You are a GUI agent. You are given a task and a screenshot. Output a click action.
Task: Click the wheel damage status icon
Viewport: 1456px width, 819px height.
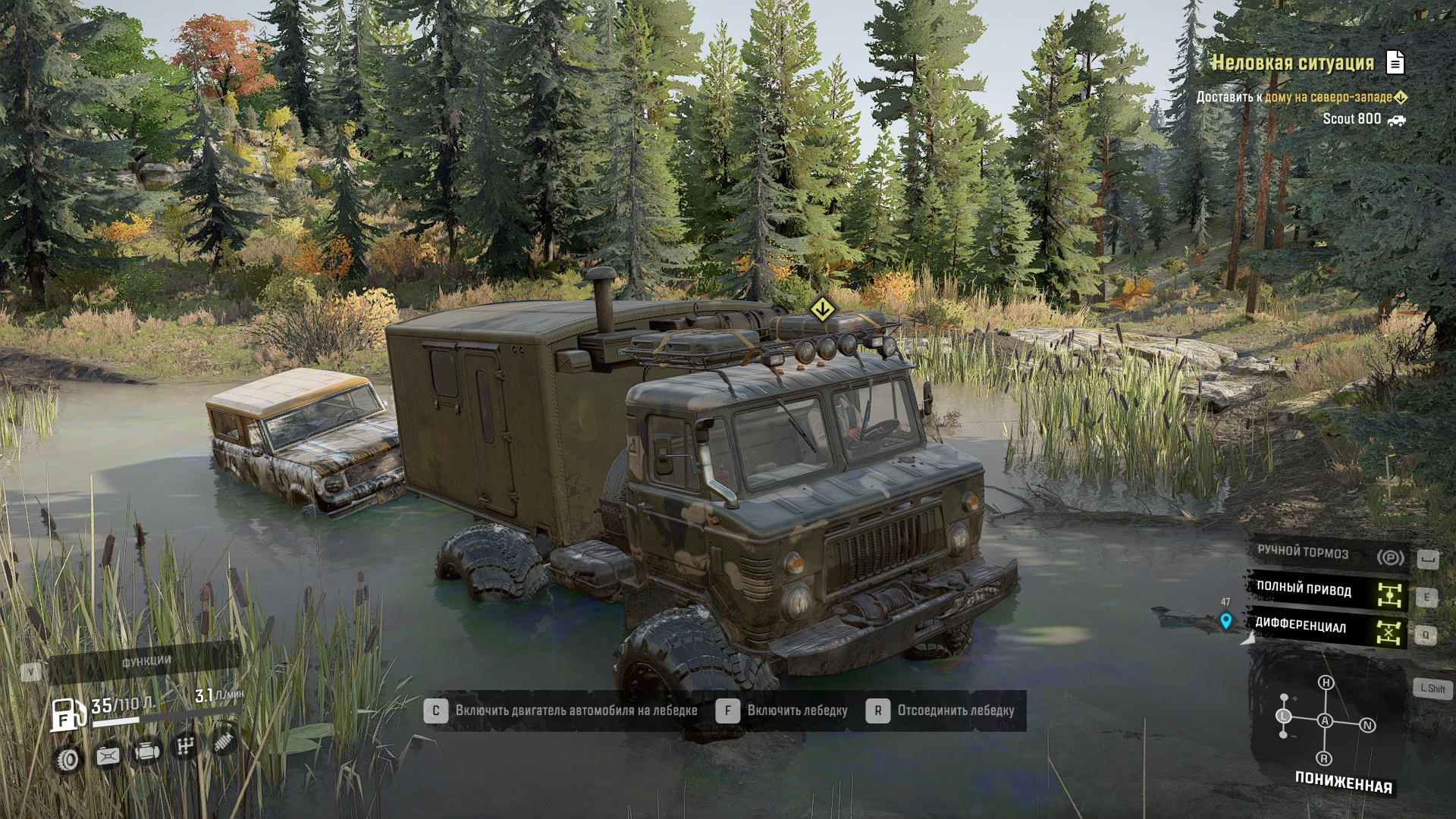(68, 759)
